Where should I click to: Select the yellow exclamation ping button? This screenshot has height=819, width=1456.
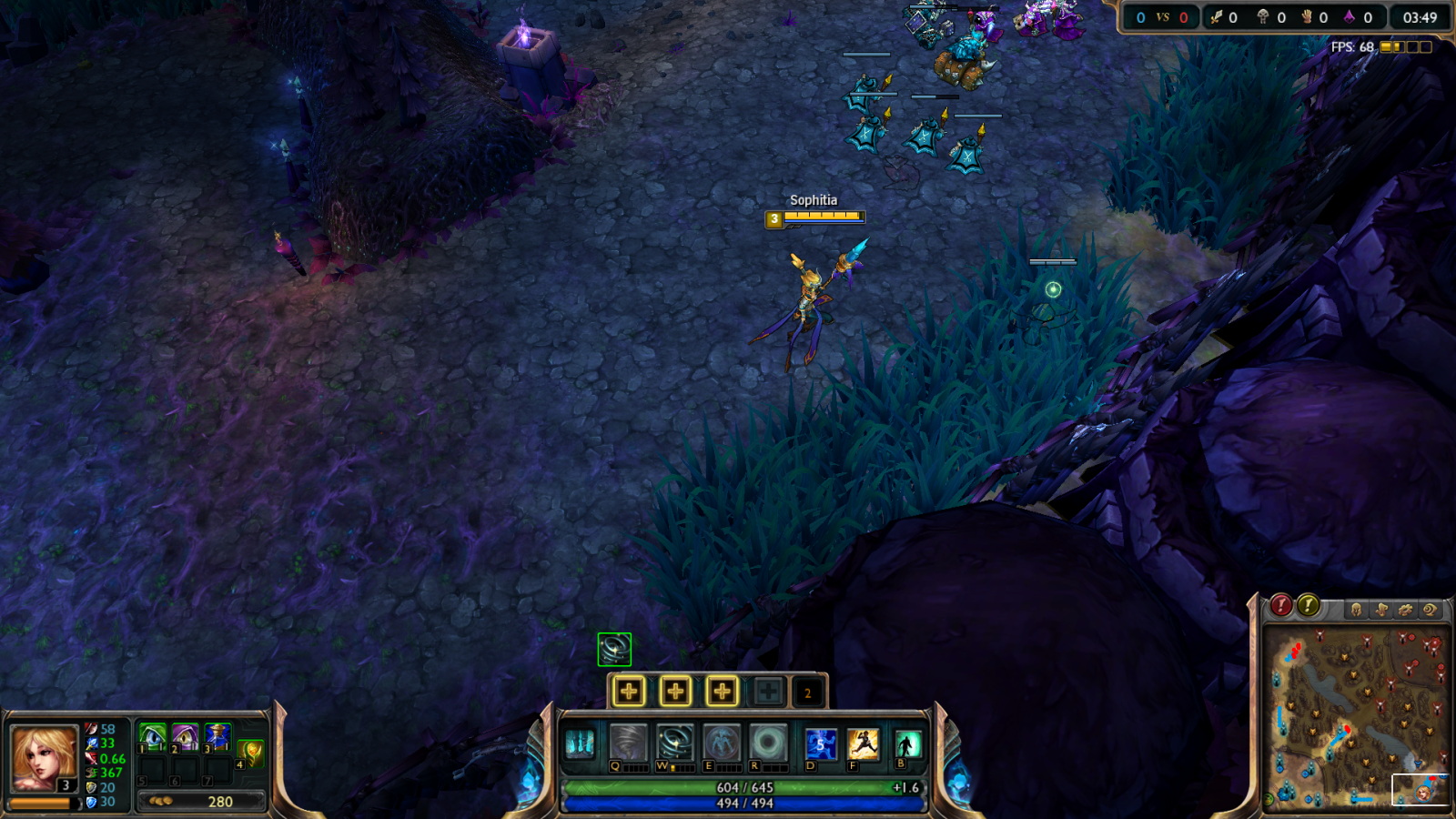click(x=1309, y=605)
